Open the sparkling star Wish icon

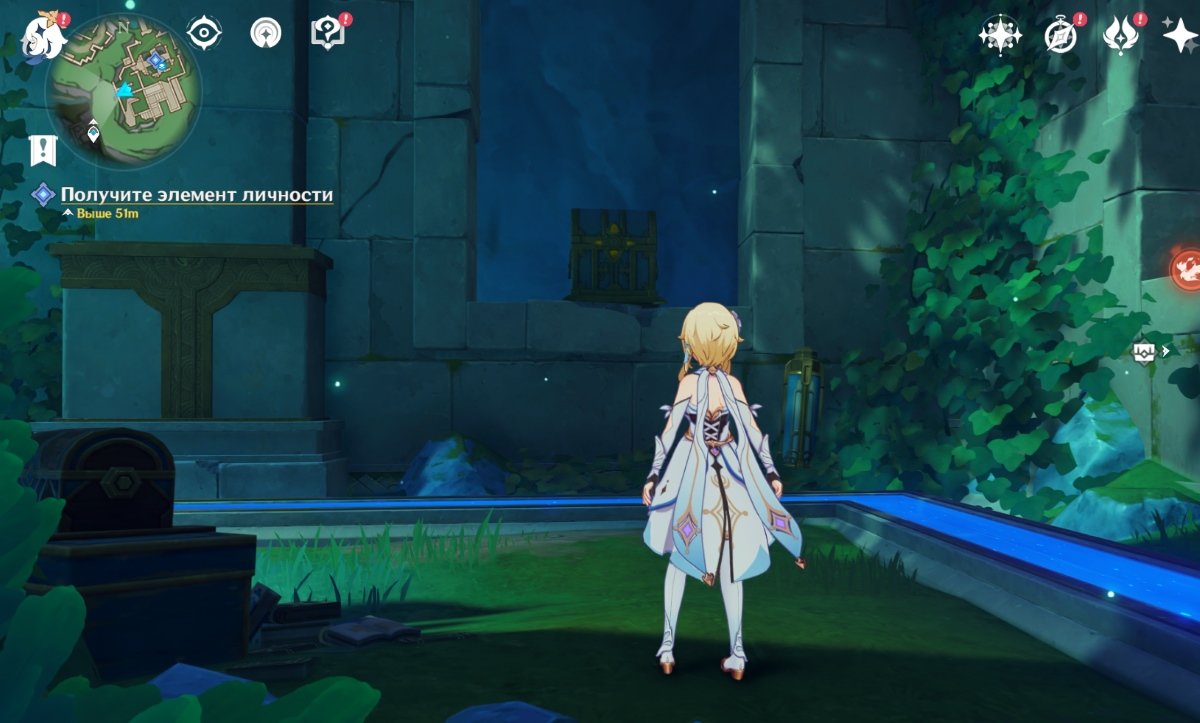1180,35
